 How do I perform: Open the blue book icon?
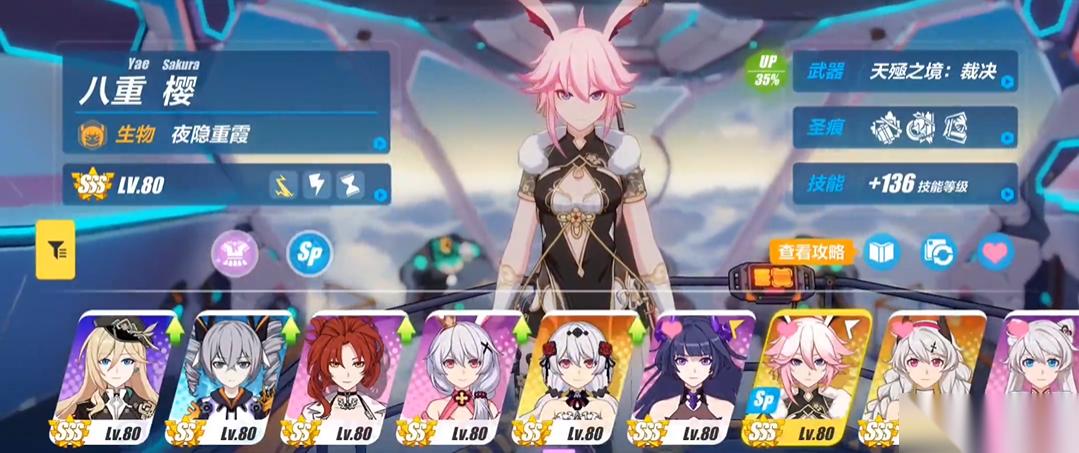click(882, 252)
